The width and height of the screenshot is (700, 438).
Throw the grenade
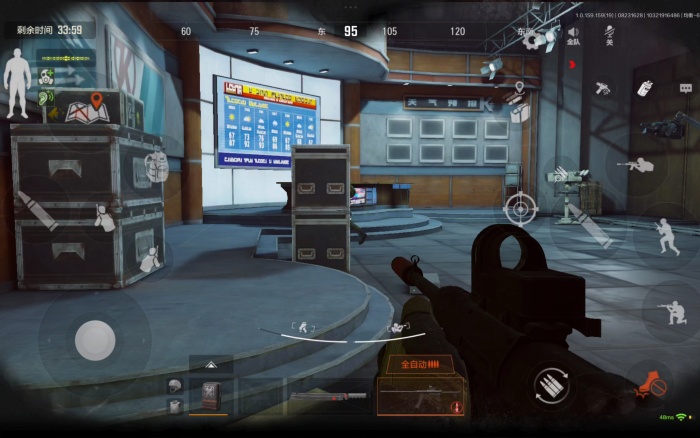[645, 88]
